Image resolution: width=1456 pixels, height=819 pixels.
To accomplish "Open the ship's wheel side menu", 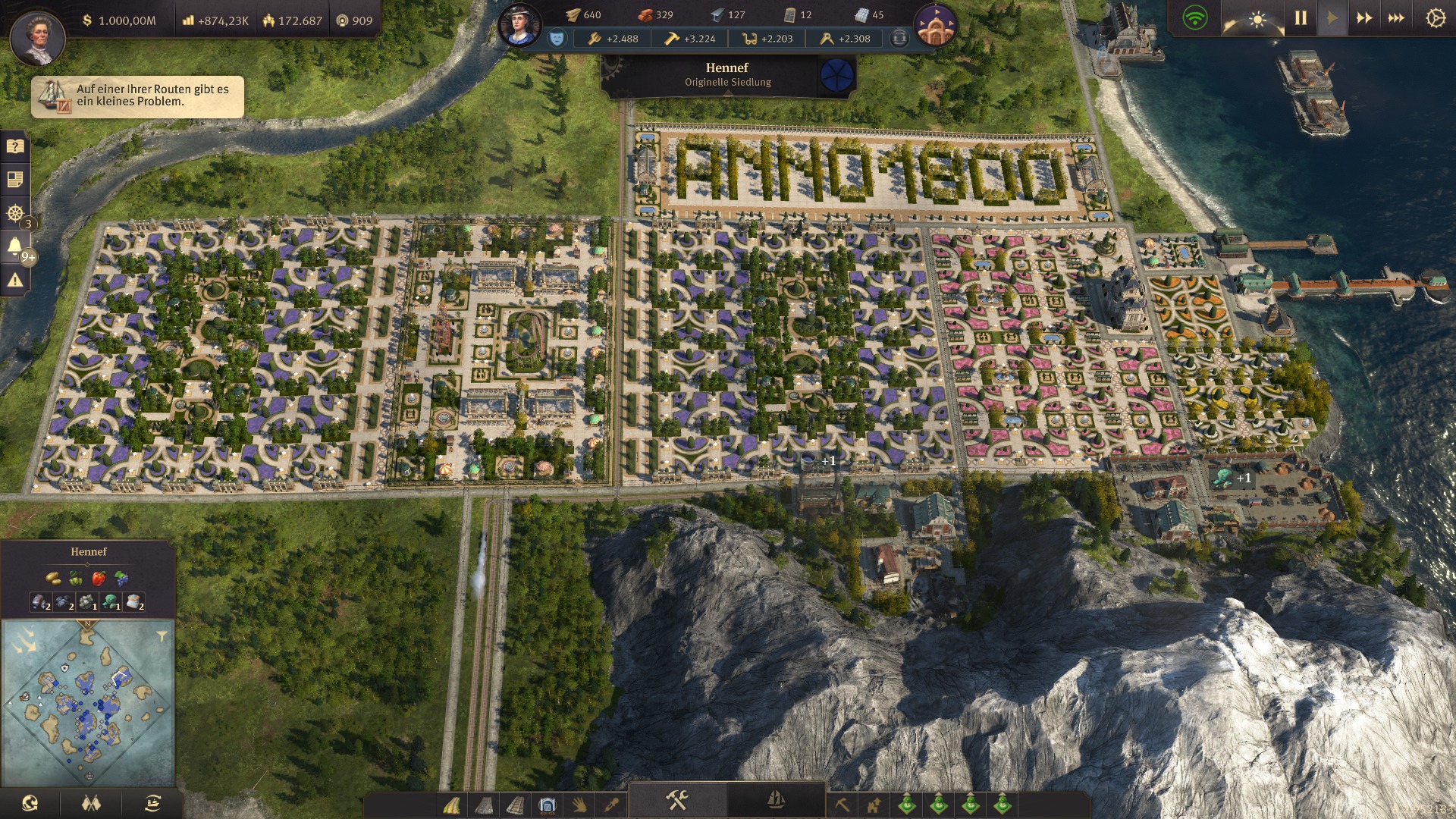I will click(x=14, y=213).
